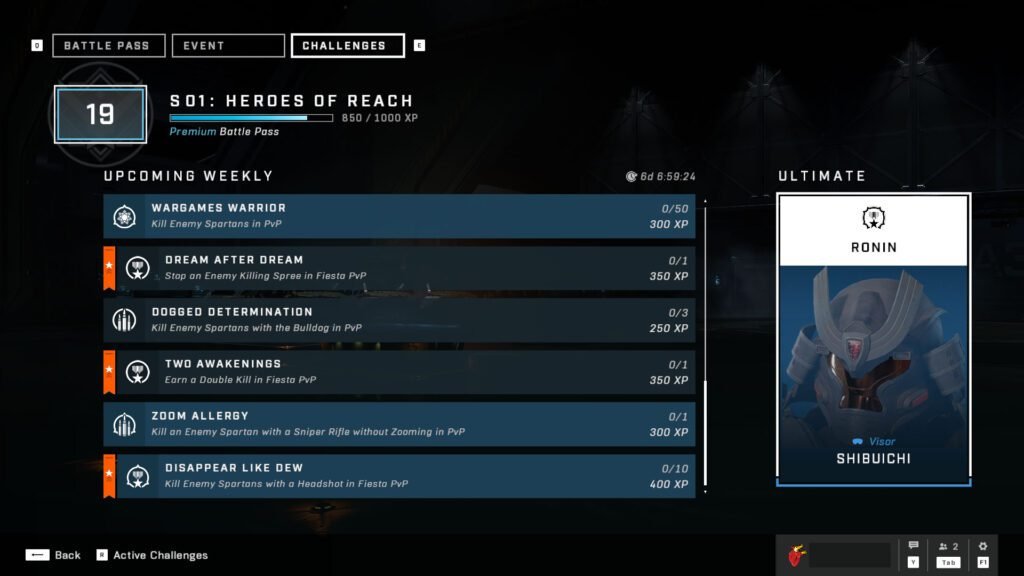Pick the Two Awakenings challenge row
1024x576 pixels.
tap(399, 372)
